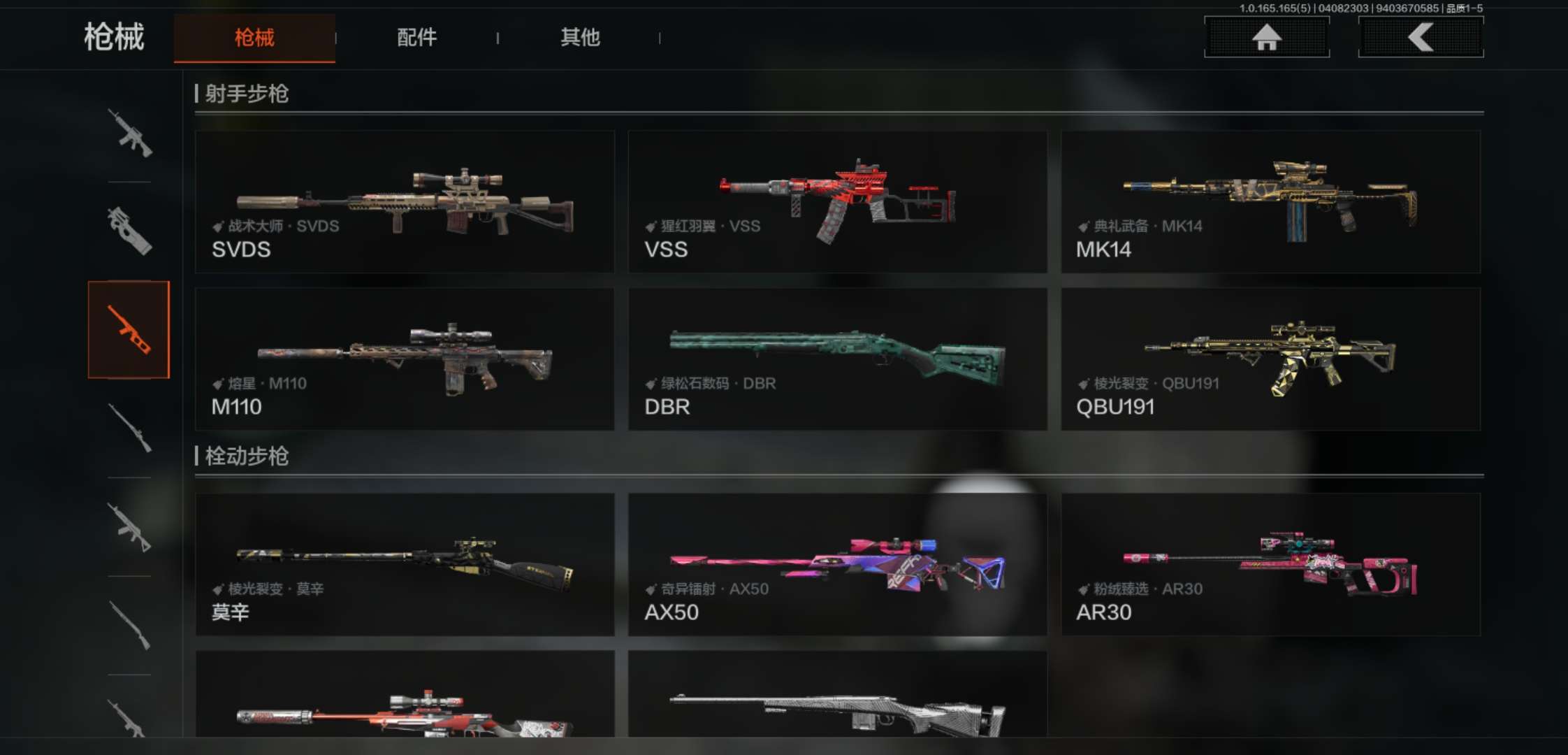Open the AR30 sniper card
The image size is (1568, 755).
click(x=1270, y=564)
